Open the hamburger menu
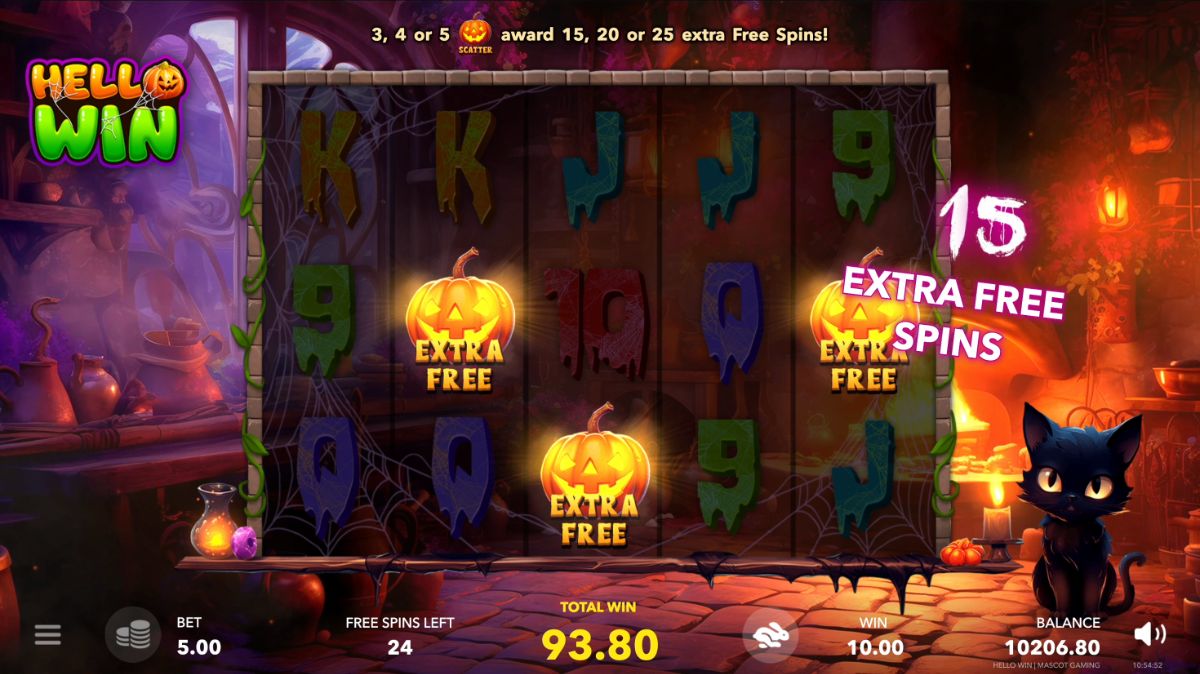The width and height of the screenshot is (1200, 674). tap(47, 635)
